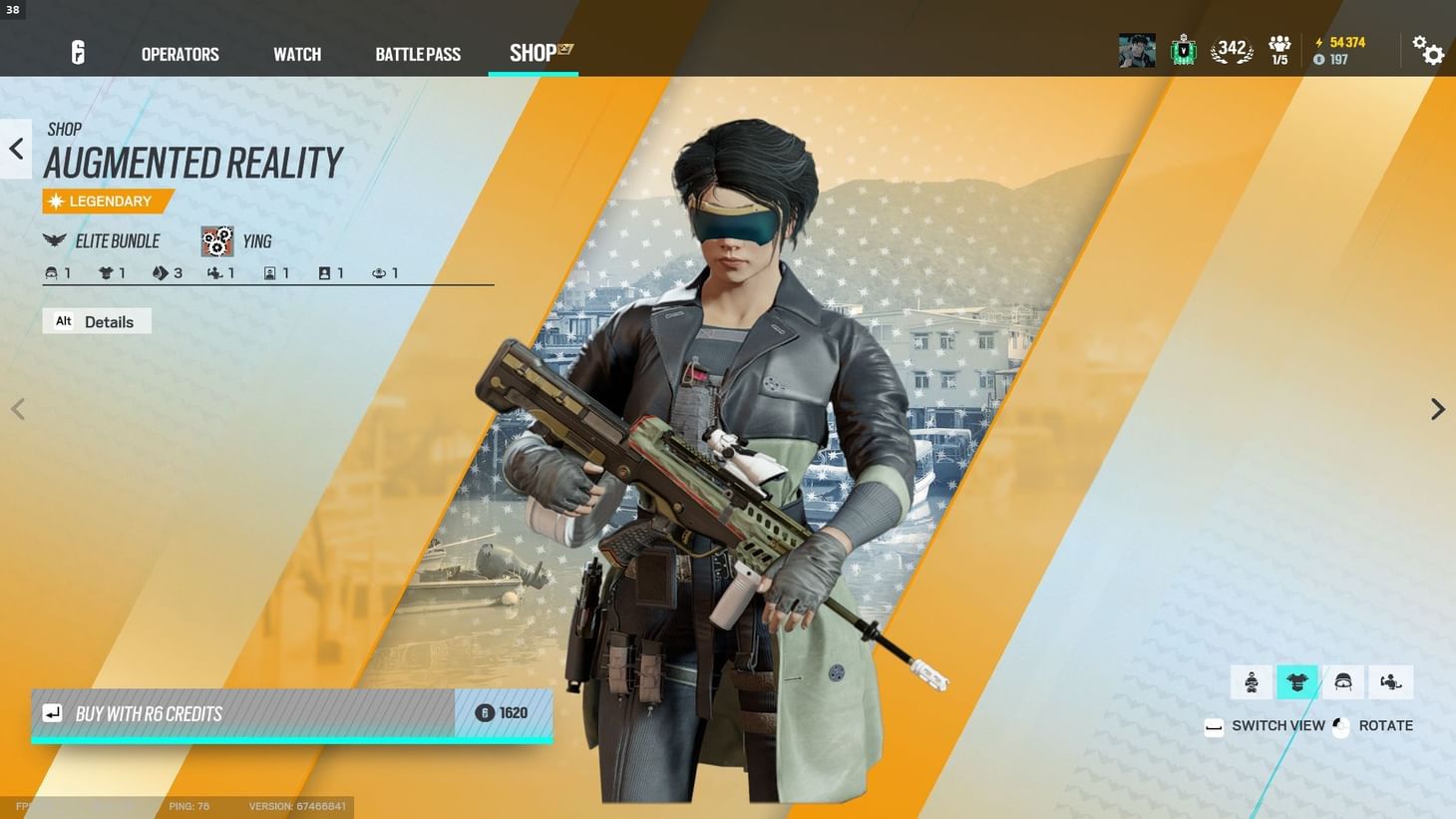
Task: Select the uniform chest view icon
Action: click(1297, 681)
